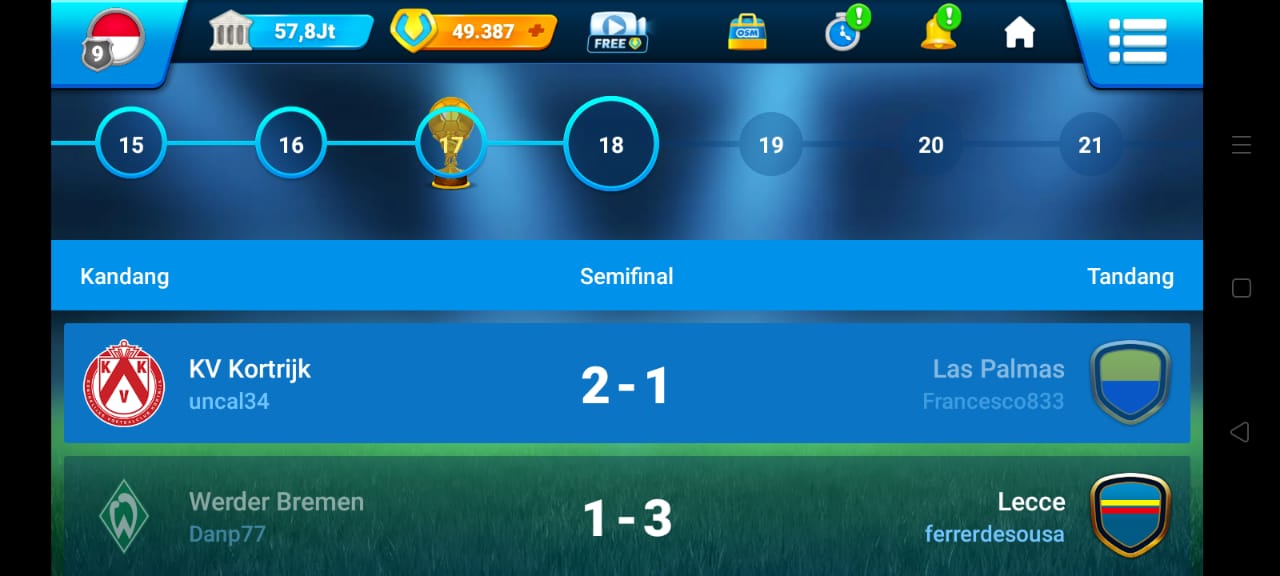The image size is (1280, 576).
Task: Watch the FREE video reward
Action: tap(617, 32)
